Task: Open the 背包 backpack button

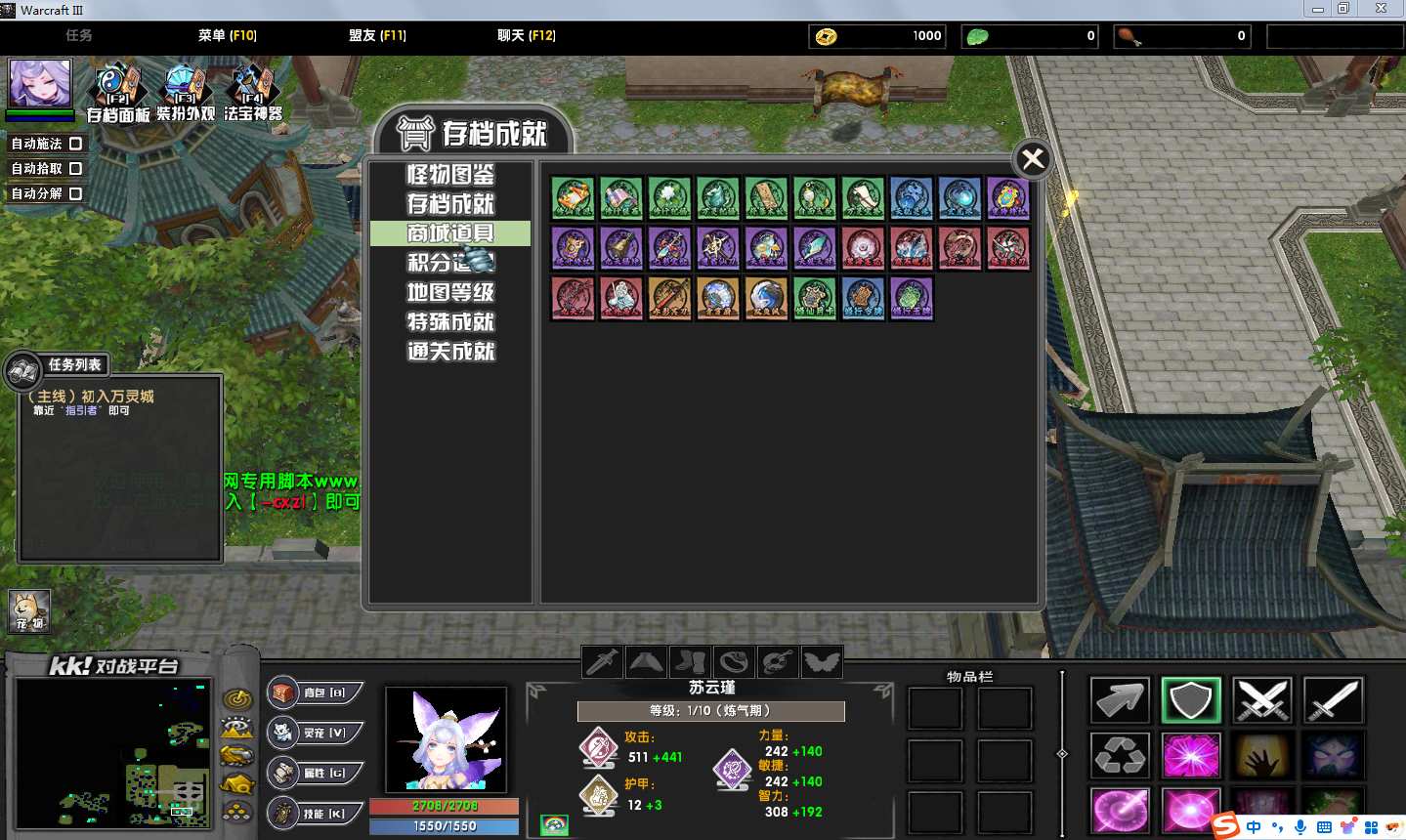Action: pyautogui.click(x=316, y=693)
